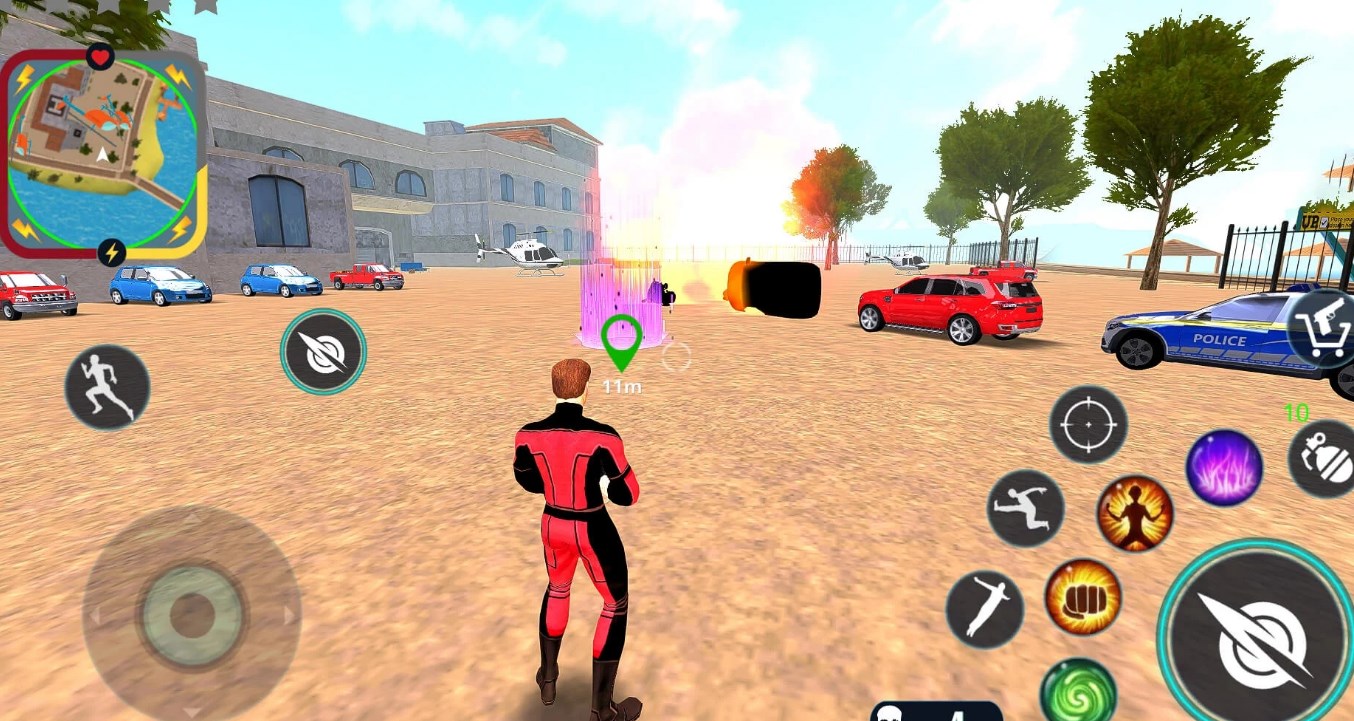Activate the green swirl vortex ability
The image size is (1354, 721).
click(1078, 692)
